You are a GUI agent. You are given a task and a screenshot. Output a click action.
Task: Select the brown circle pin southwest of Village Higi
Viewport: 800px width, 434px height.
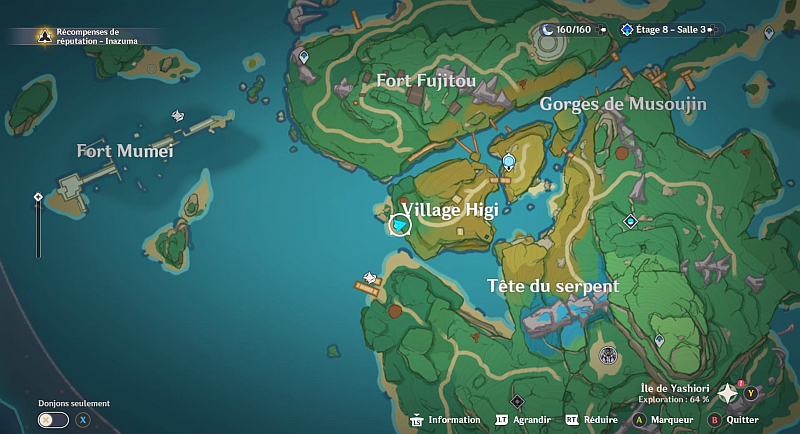click(x=395, y=312)
